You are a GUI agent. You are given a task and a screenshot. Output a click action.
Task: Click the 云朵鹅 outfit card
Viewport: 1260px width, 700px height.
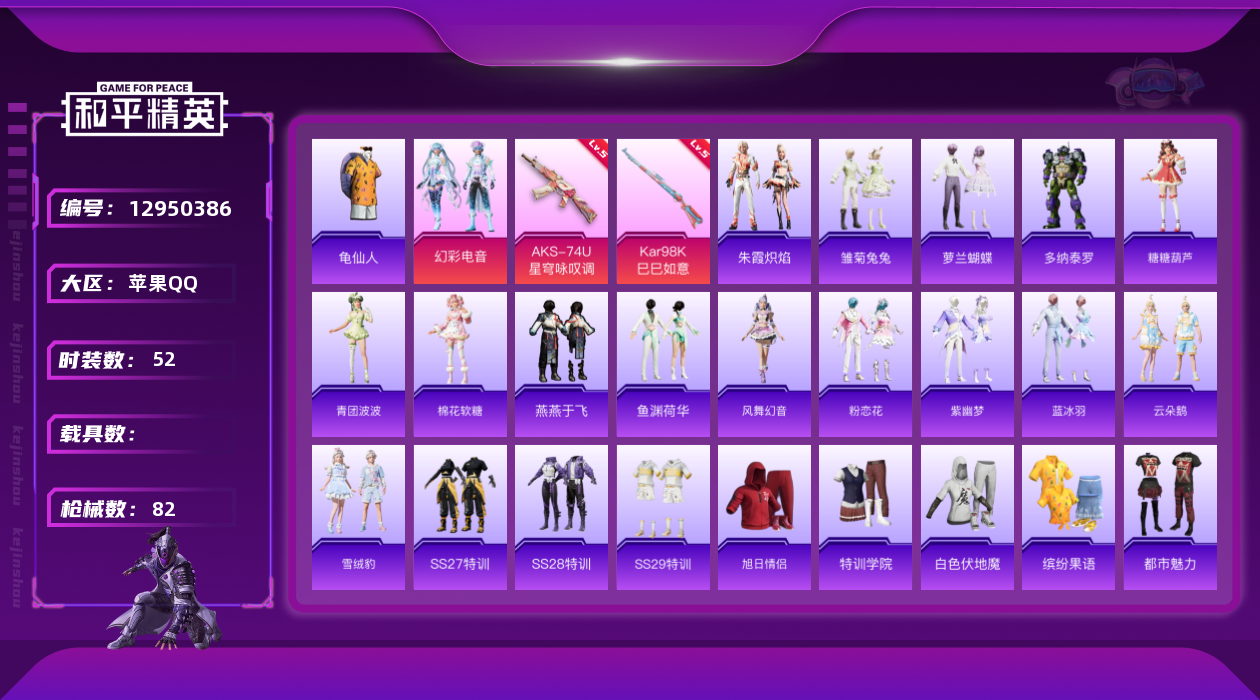[1170, 364]
